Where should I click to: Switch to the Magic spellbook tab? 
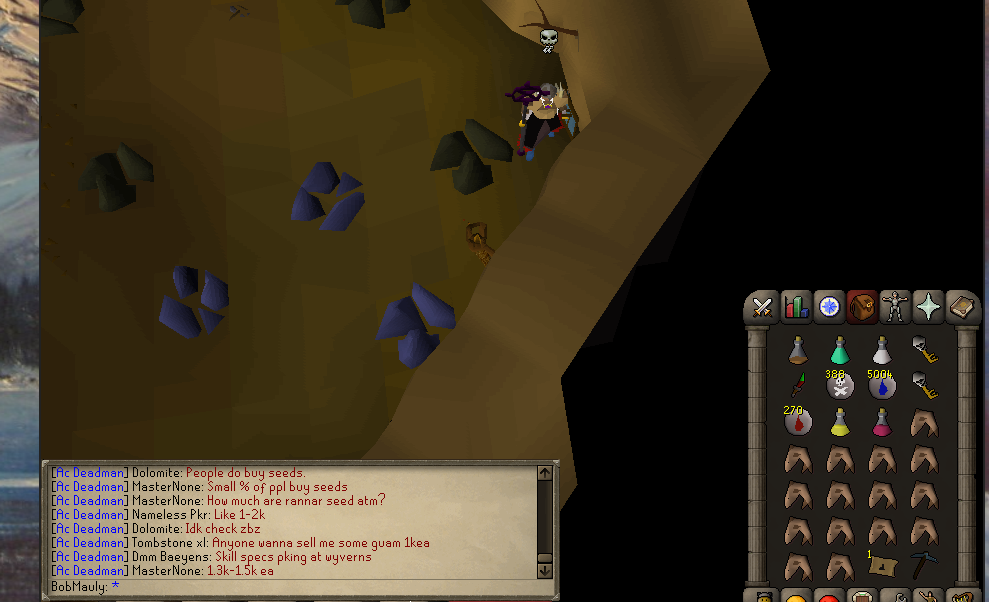pyautogui.click(x=961, y=307)
